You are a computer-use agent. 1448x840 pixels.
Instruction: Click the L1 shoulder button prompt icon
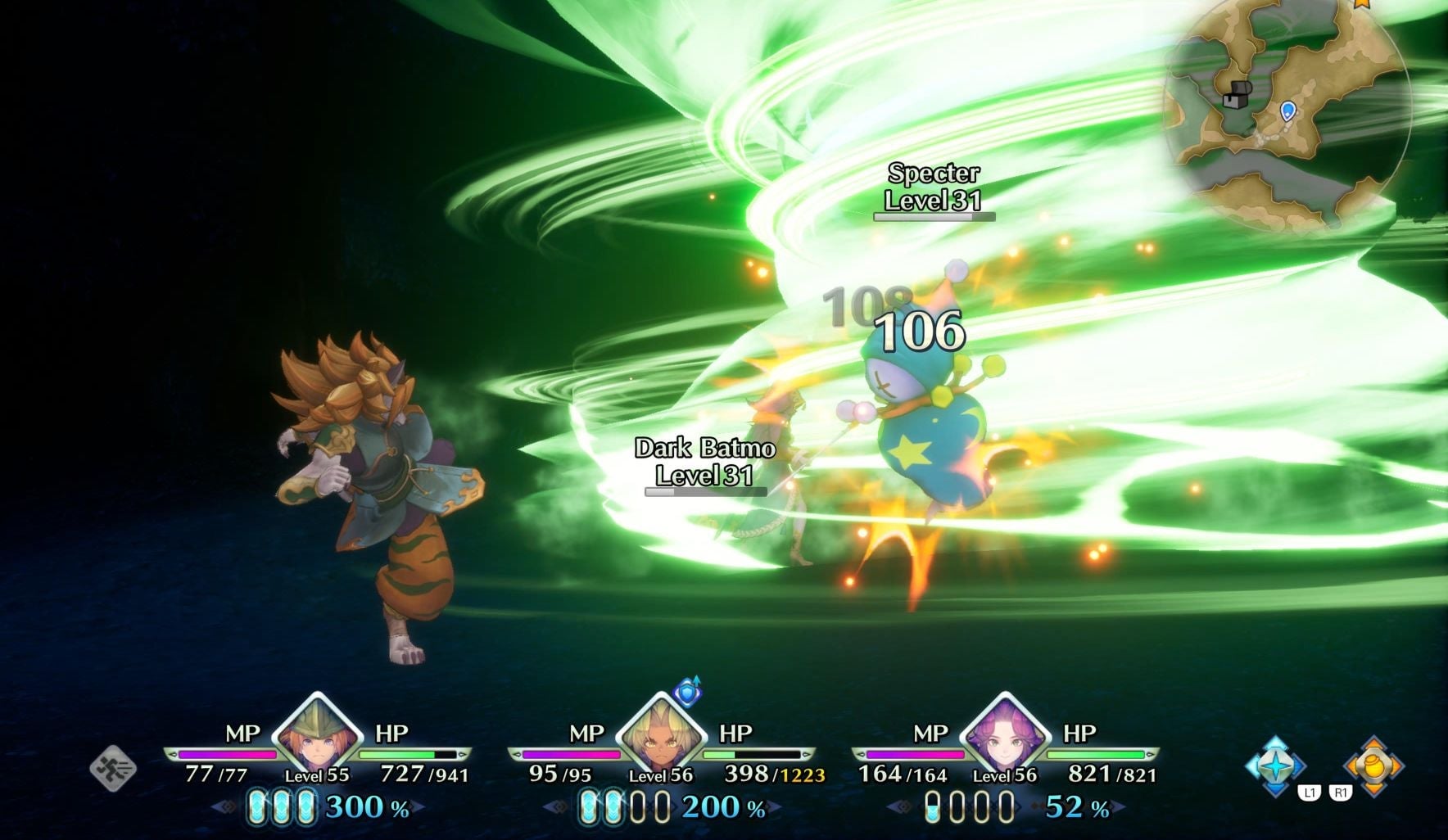click(x=1309, y=792)
